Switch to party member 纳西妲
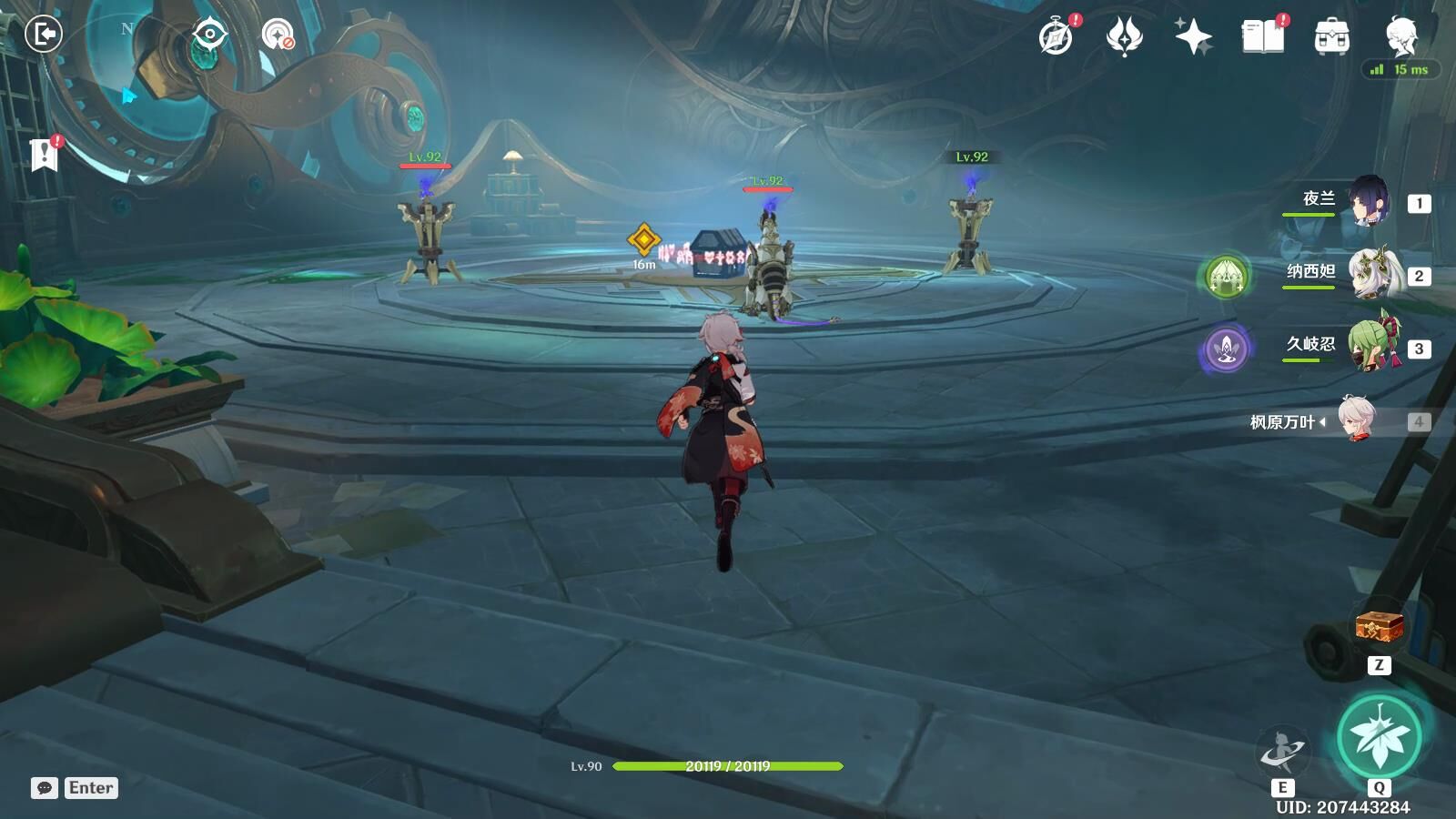Viewport: 1456px width, 819px height. (x=1371, y=274)
